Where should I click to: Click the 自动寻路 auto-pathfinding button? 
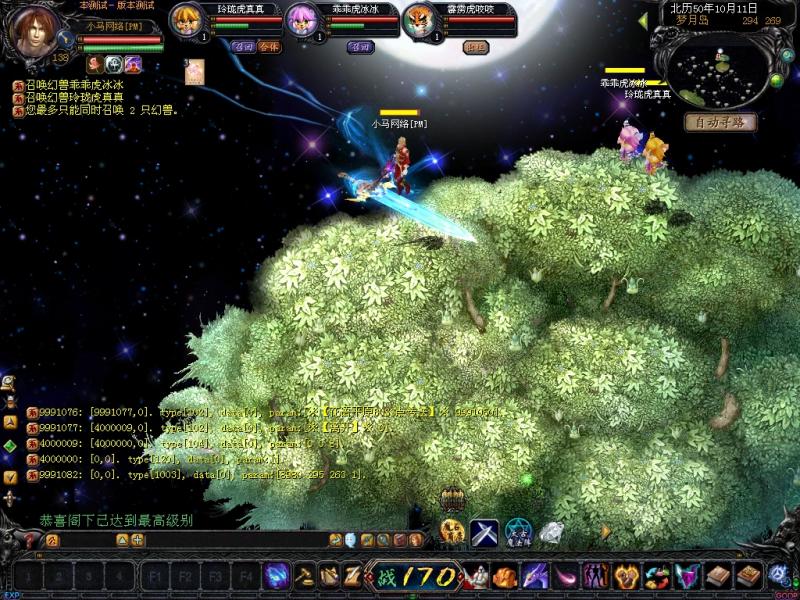(720, 122)
